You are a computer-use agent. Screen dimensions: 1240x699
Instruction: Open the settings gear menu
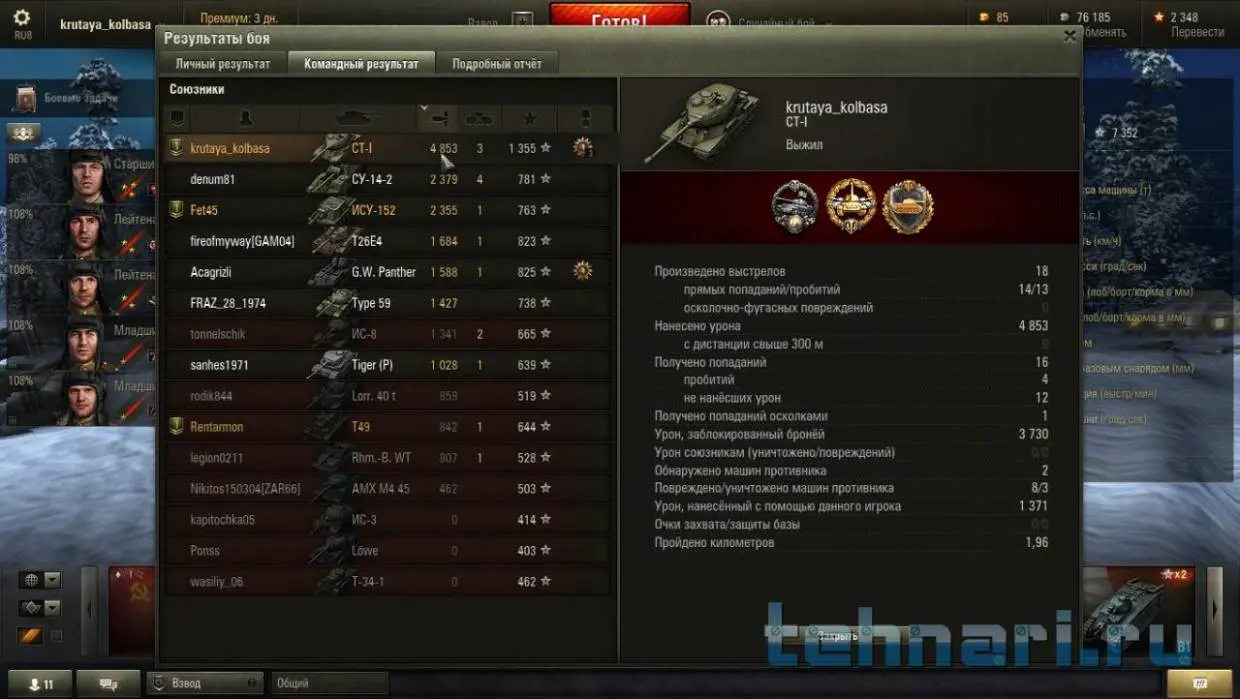pos(22,21)
